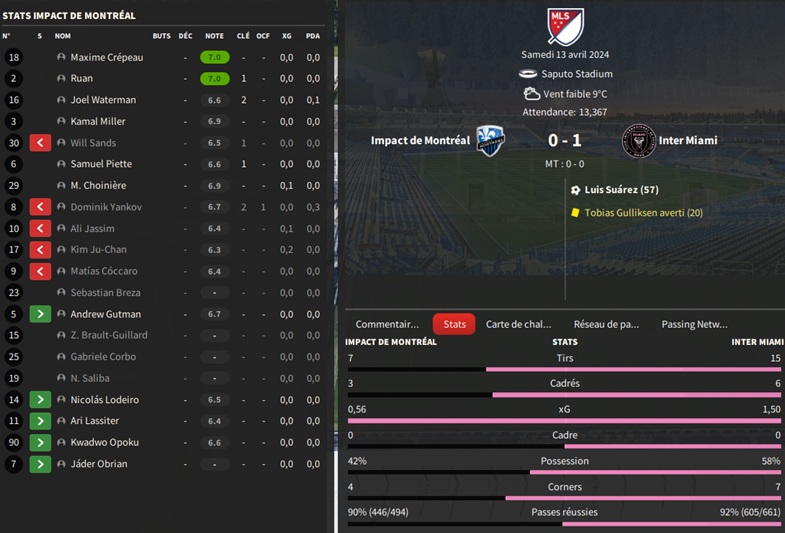Select the Stats tab
Image resolution: width=785 pixels, height=533 pixels.
[x=454, y=324]
